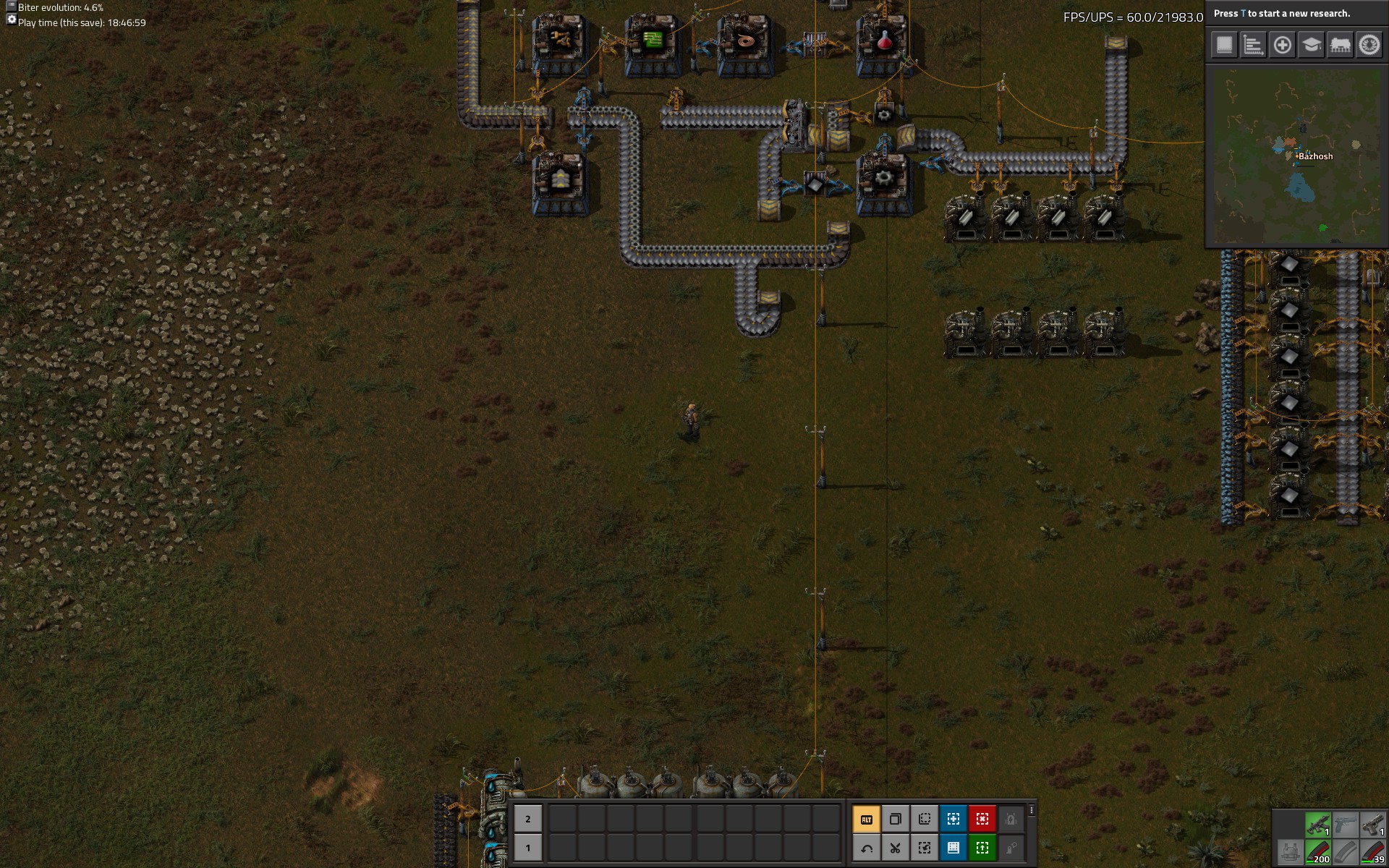
Task: Select the green upgrade planner
Action: (982, 848)
